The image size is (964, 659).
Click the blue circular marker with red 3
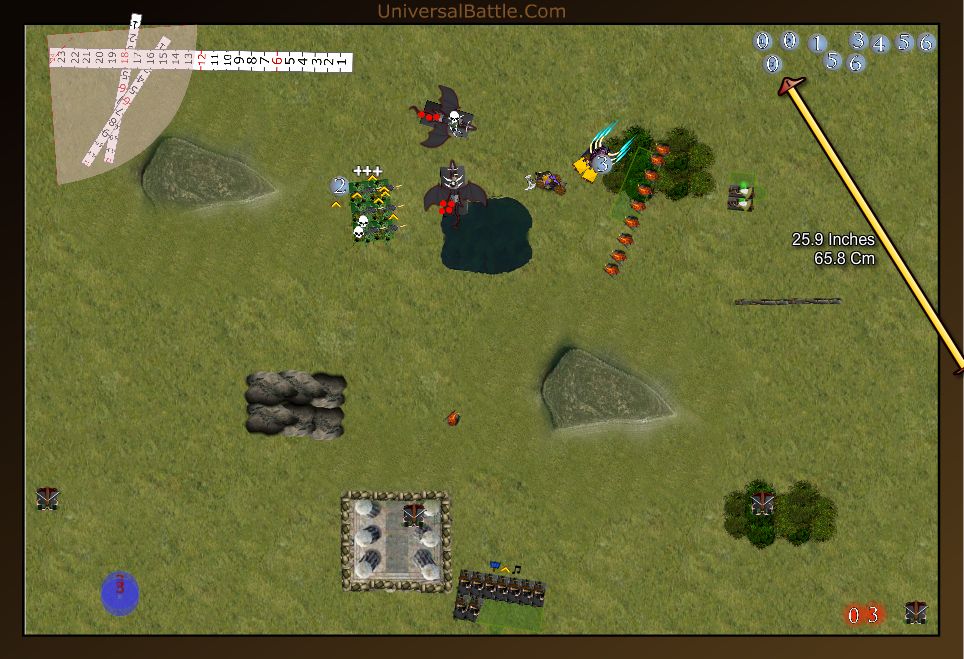(120, 592)
